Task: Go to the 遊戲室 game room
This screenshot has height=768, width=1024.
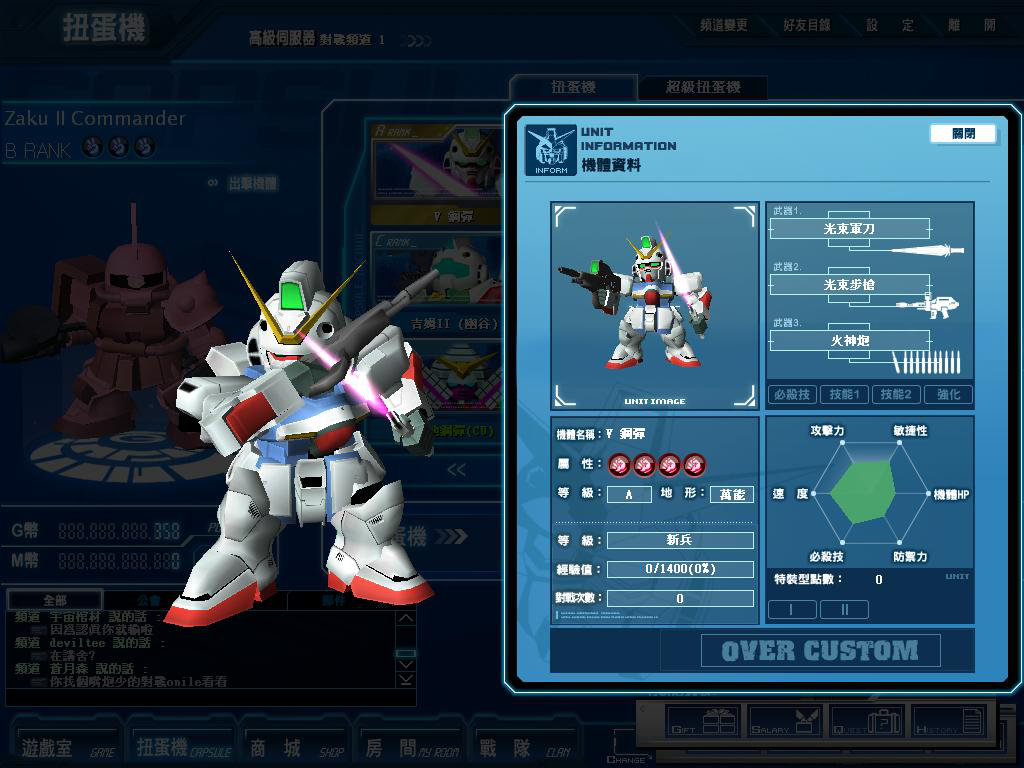Action: pyautogui.click(x=65, y=747)
